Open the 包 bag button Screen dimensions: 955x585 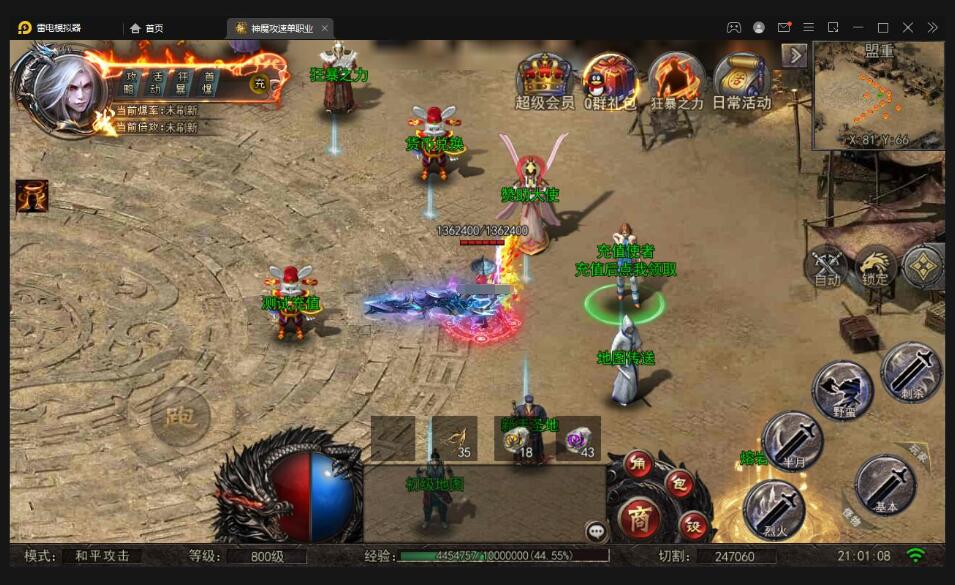[679, 484]
